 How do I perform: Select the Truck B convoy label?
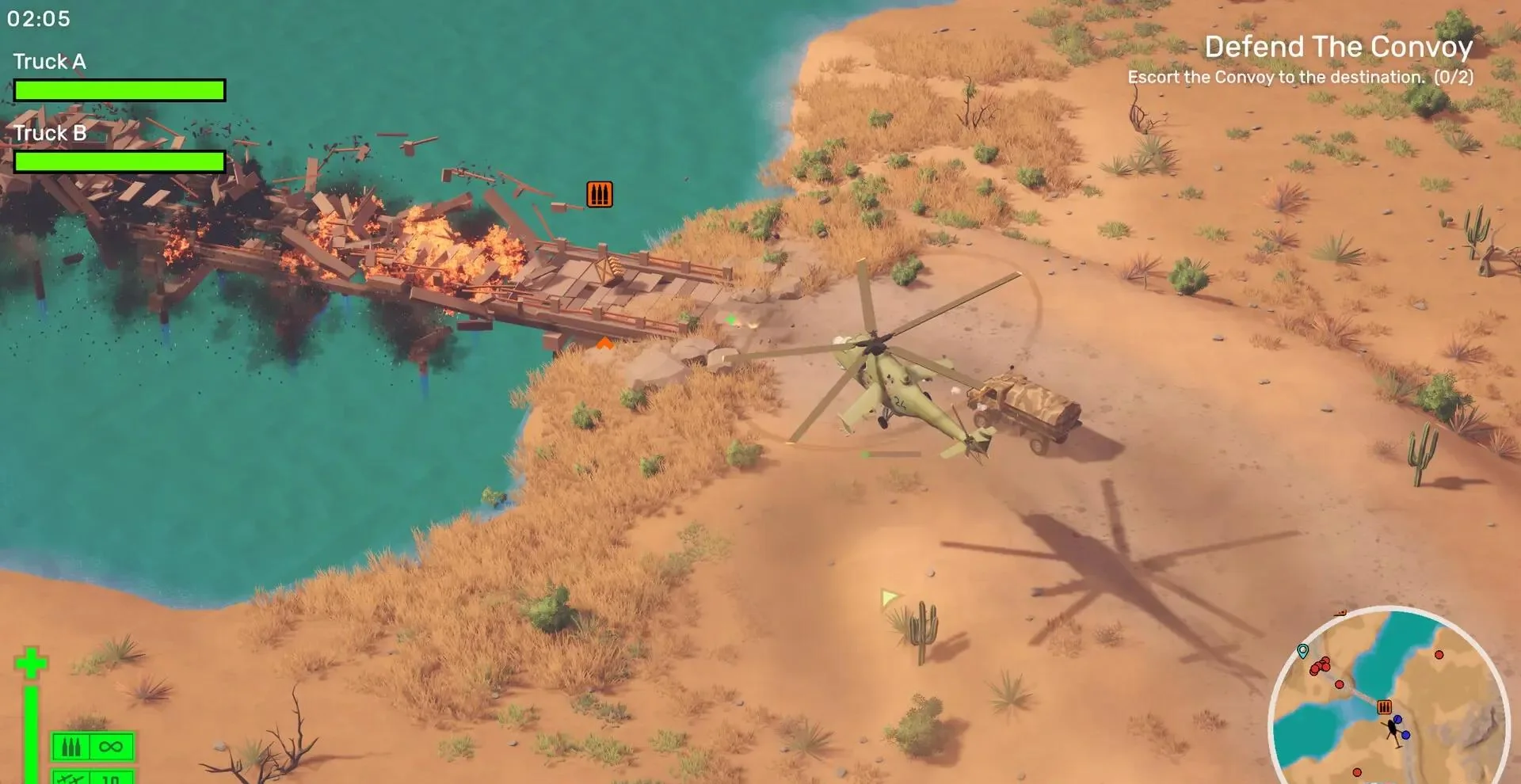pos(50,133)
